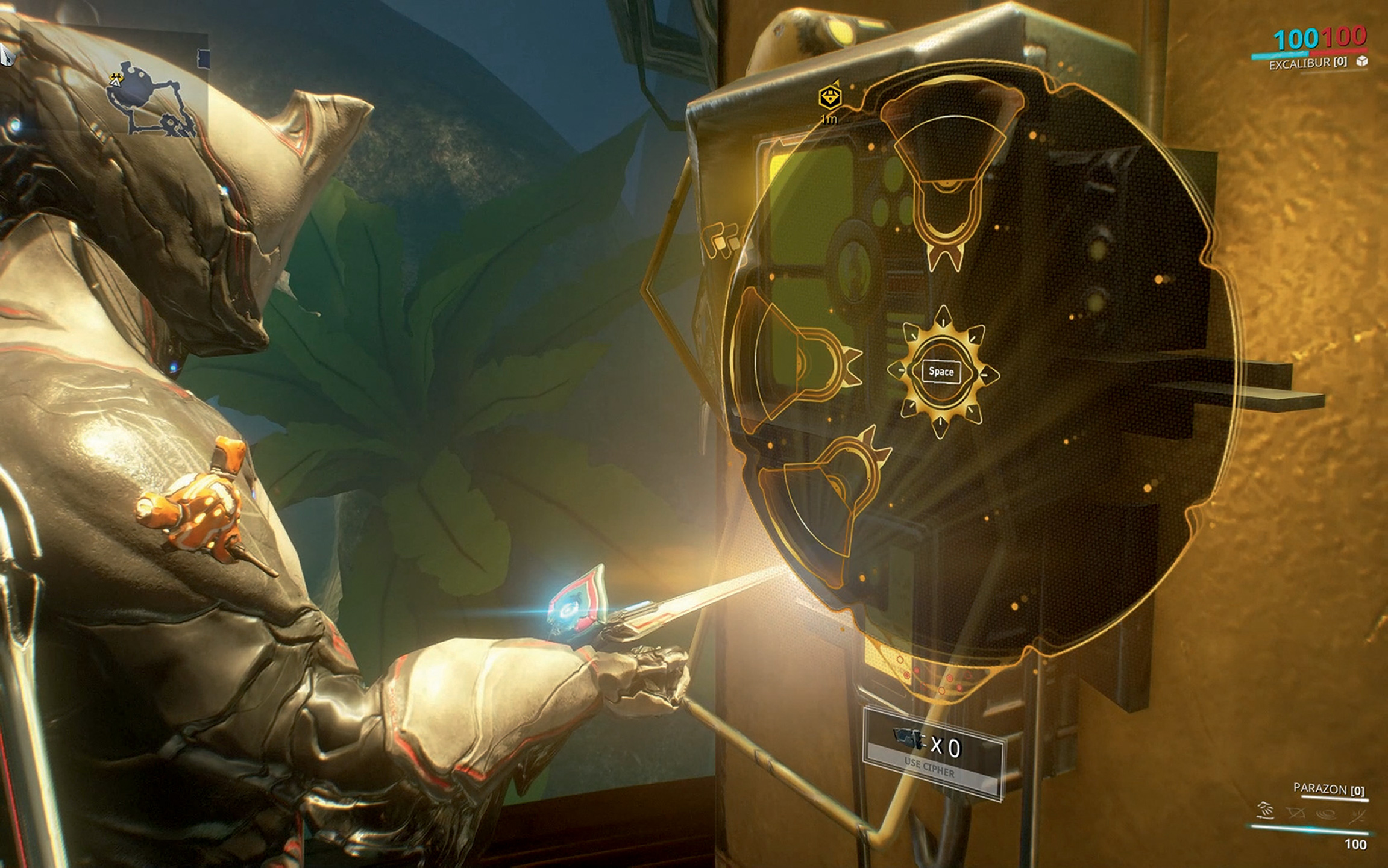Activate the Exalted Blade ability icon
Viewport: 1388px width, 868px height.
pos(1357,815)
